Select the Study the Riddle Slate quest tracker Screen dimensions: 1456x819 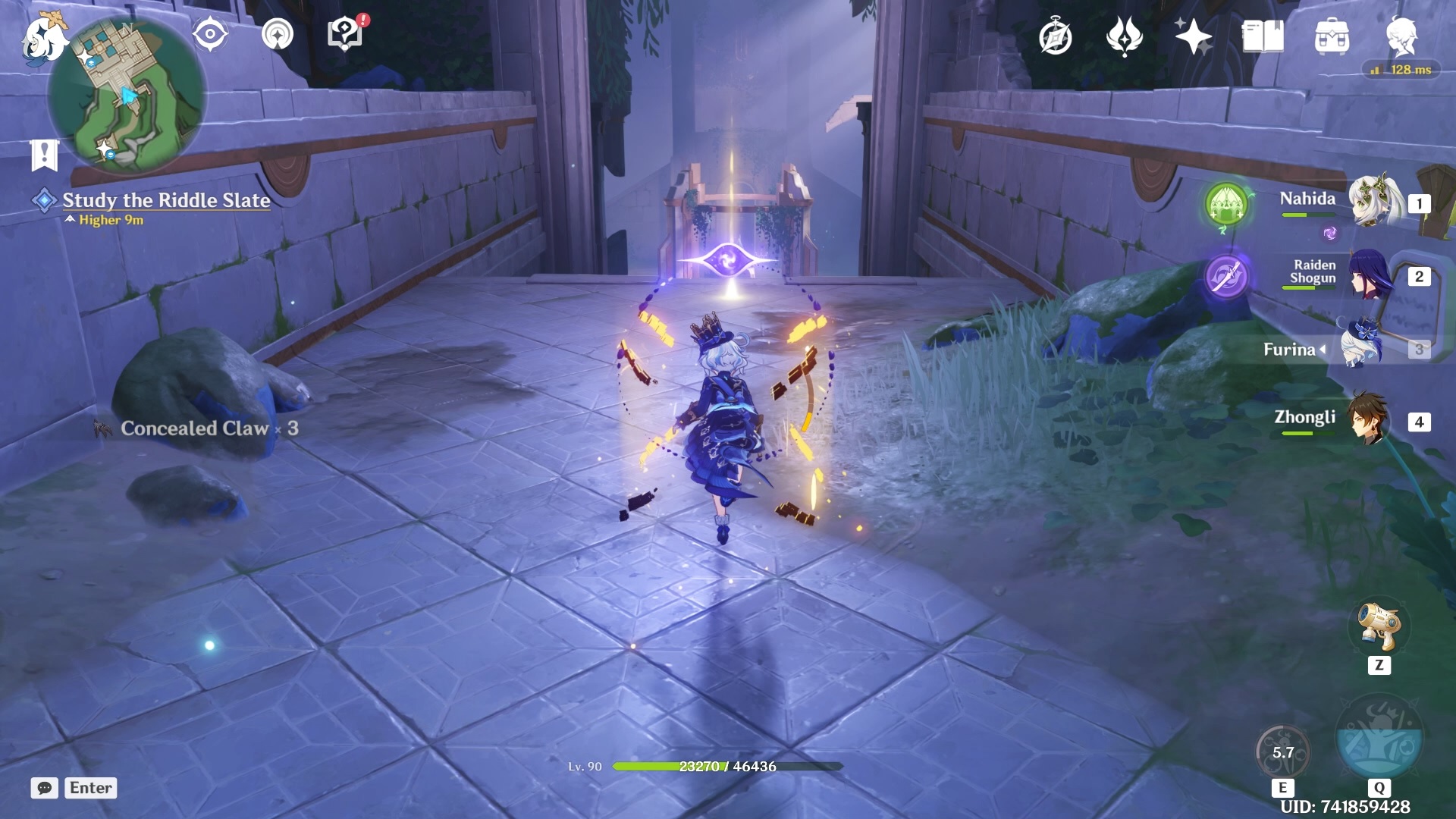[166, 200]
